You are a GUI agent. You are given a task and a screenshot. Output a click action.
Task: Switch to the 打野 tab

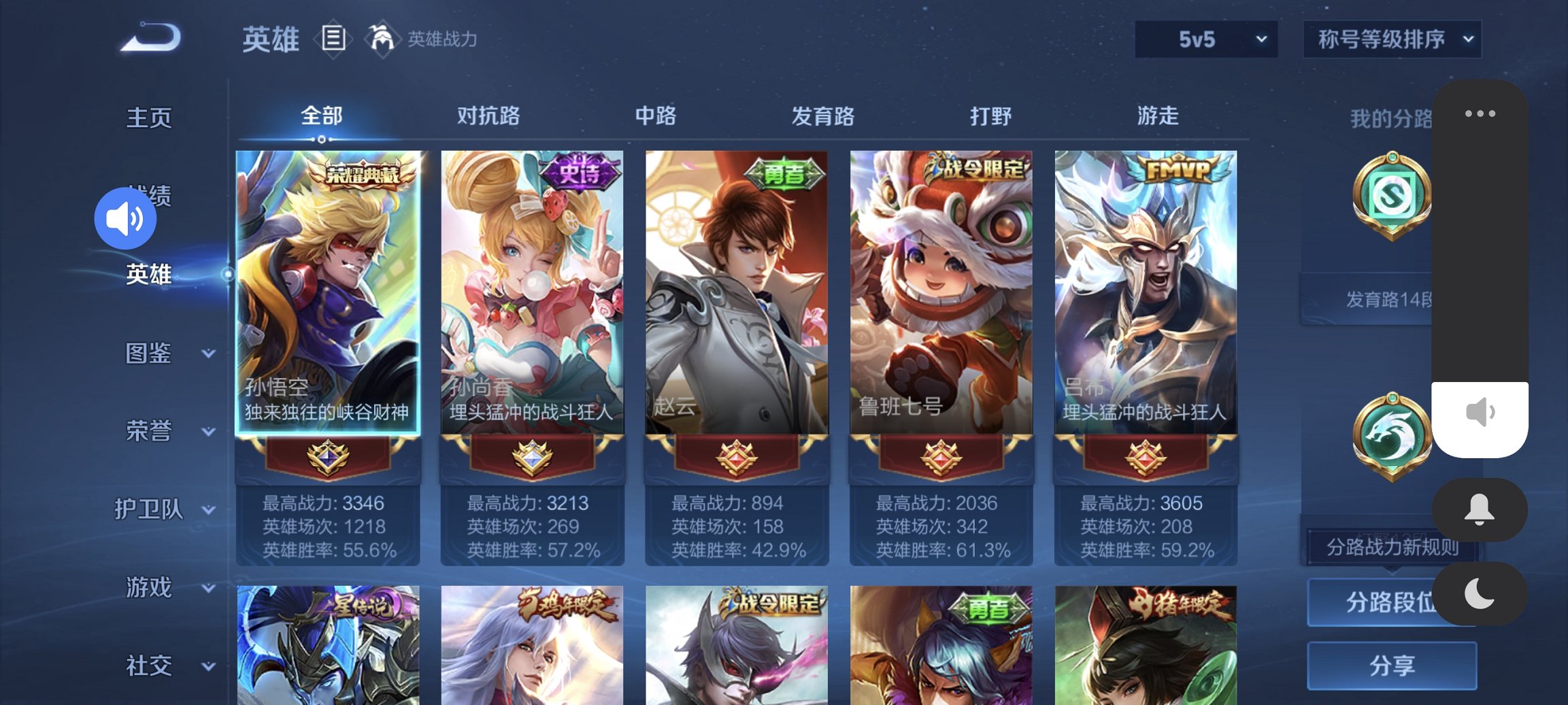[x=992, y=116]
